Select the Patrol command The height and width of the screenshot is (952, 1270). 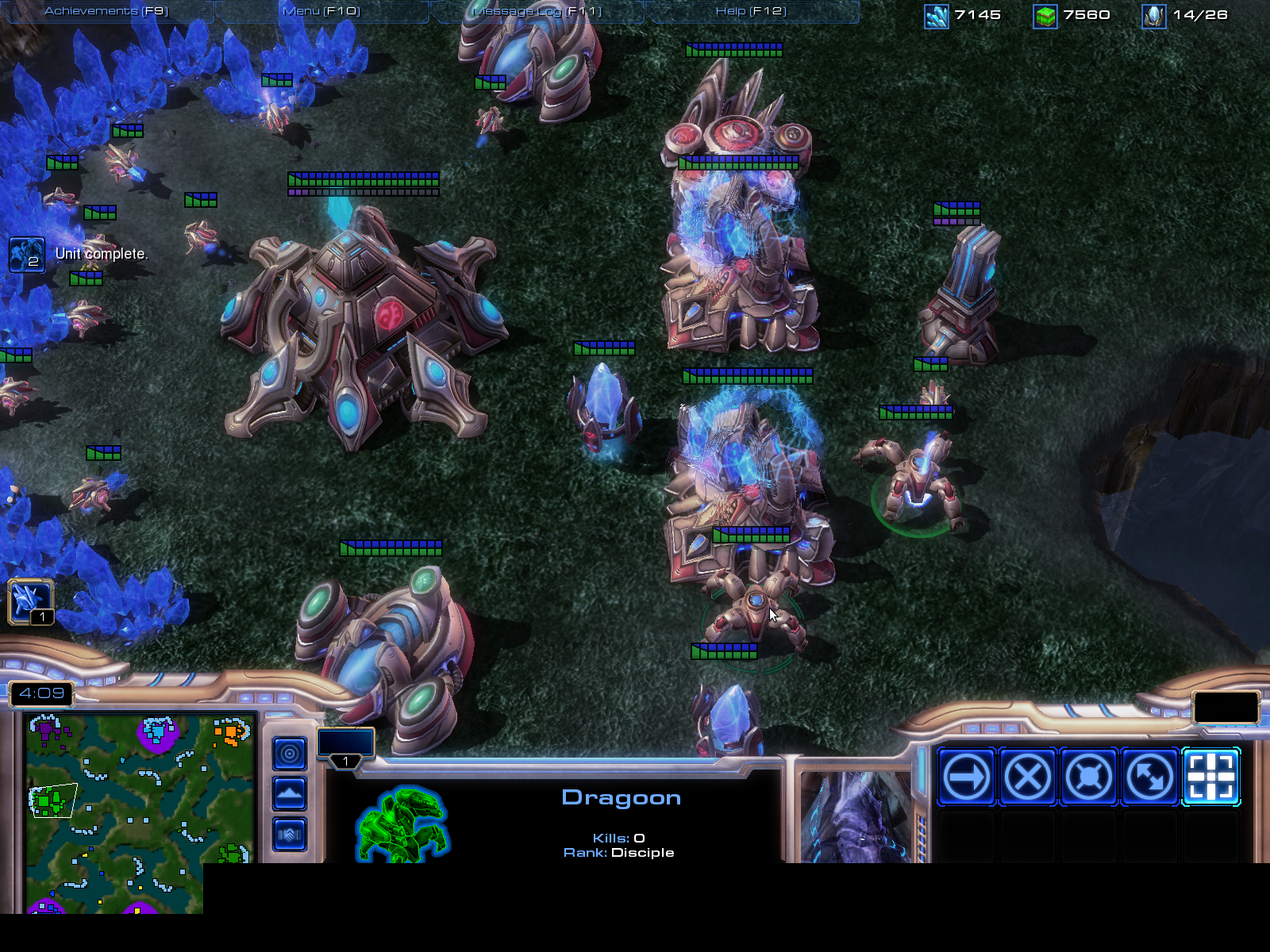coord(1149,777)
